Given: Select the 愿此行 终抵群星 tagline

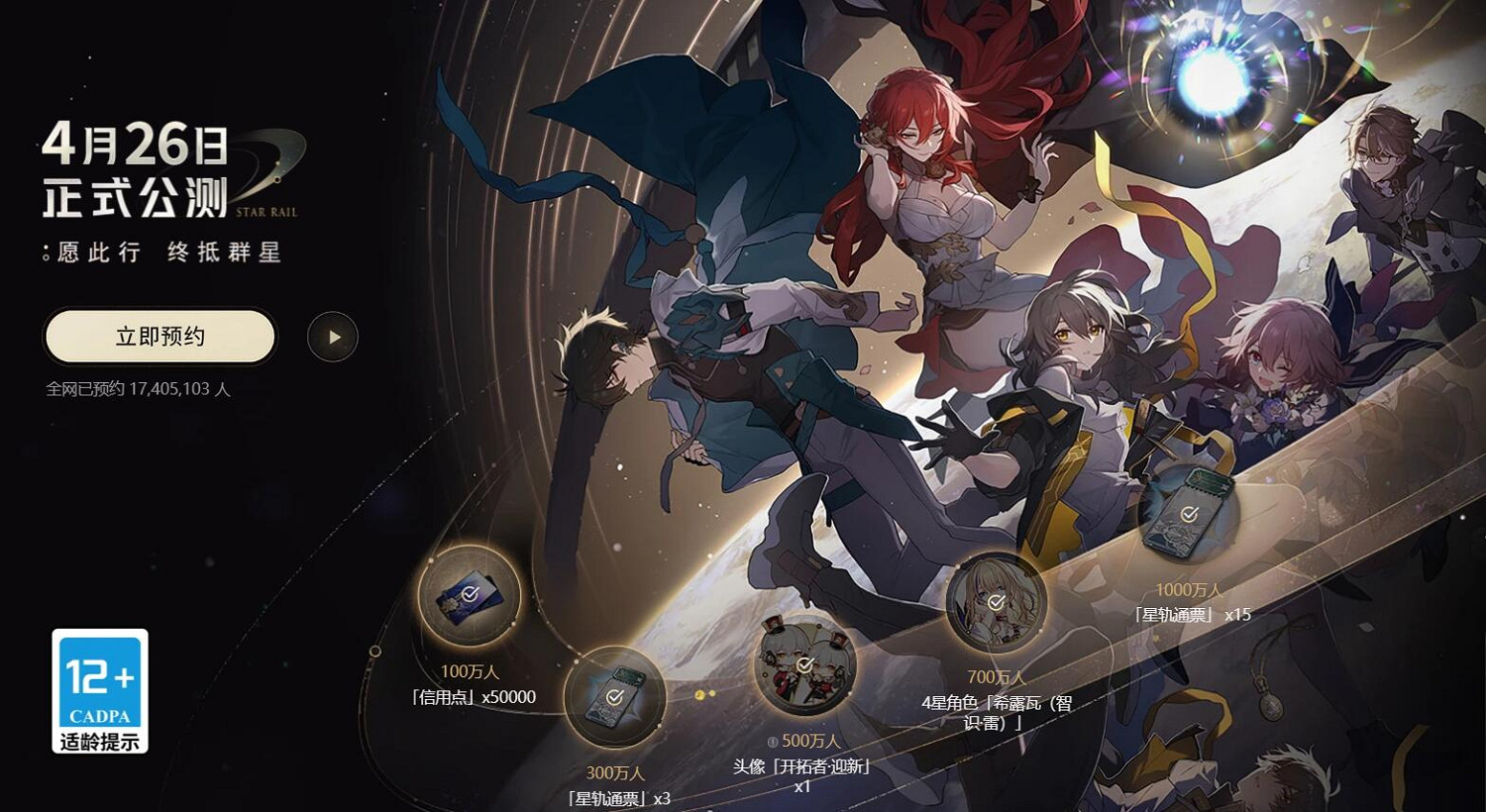Looking at the screenshot, I should tap(161, 253).
